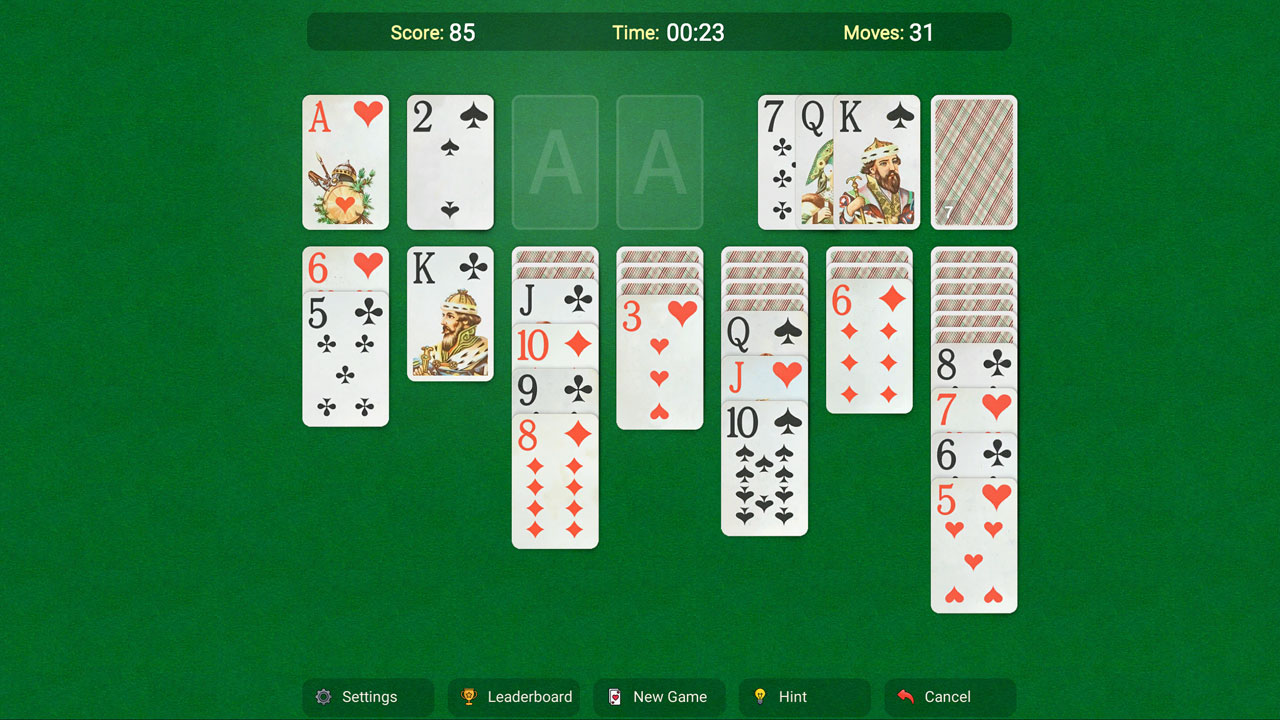Viewport: 1280px width, 720px height.
Task: Click the red undo arrow icon on Cancel button
Action: (906, 697)
